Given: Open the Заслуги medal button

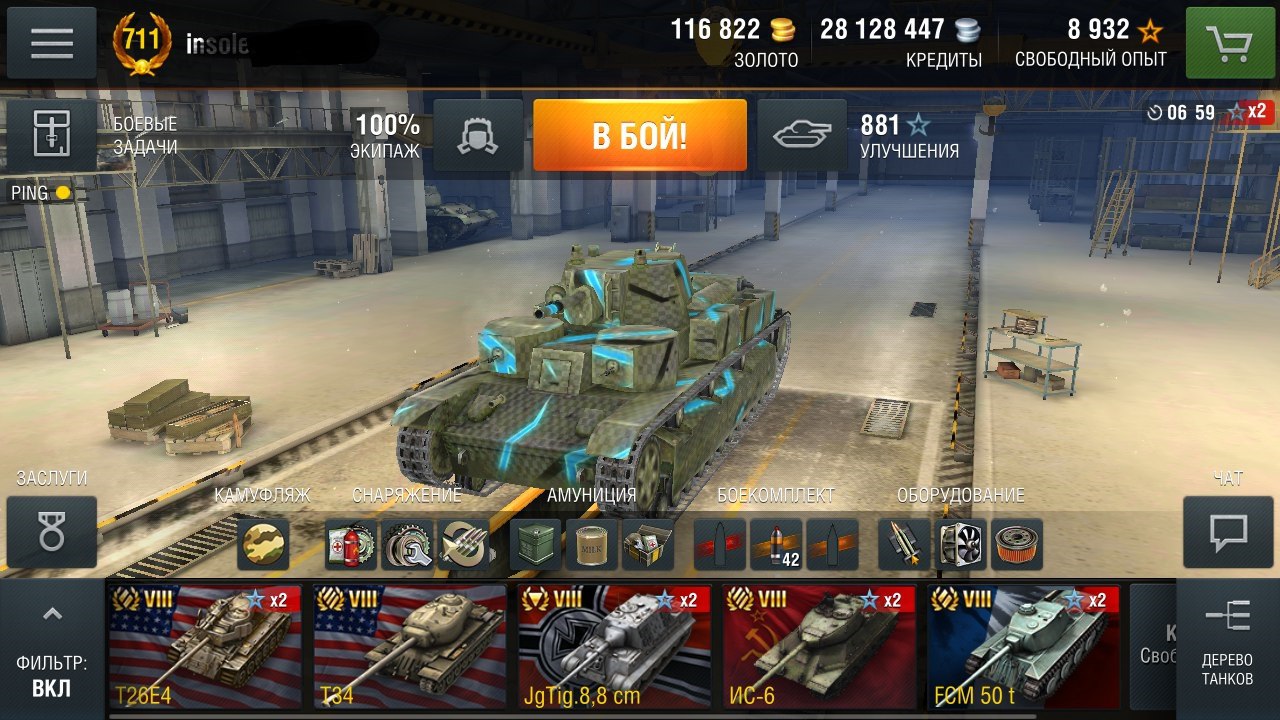Looking at the screenshot, I should click(x=52, y=532).
